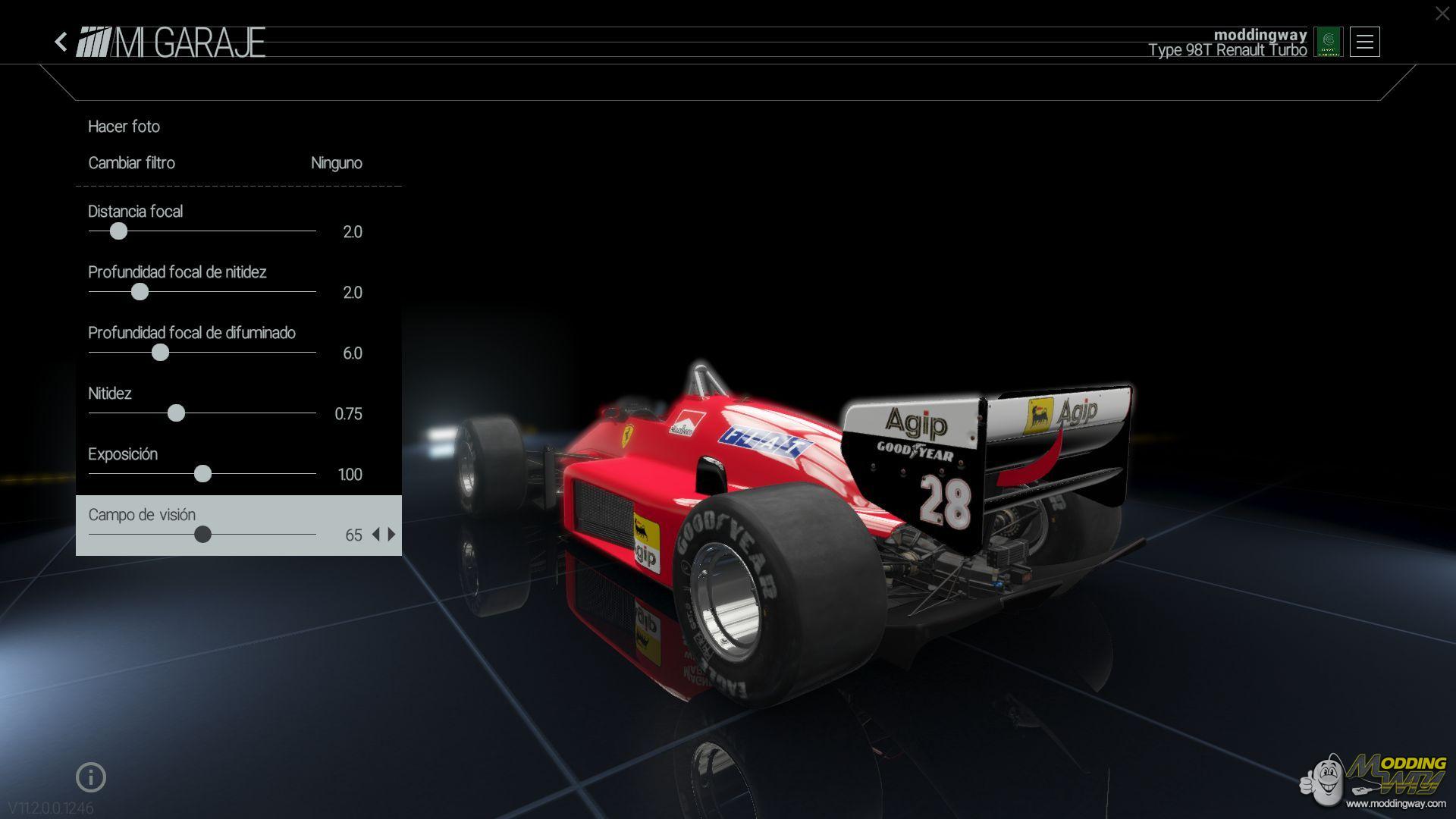Open the hamburger menu button
The width and height of the screenshot is (1456, 819).
pyautogui.click(x=1364, y=42)
